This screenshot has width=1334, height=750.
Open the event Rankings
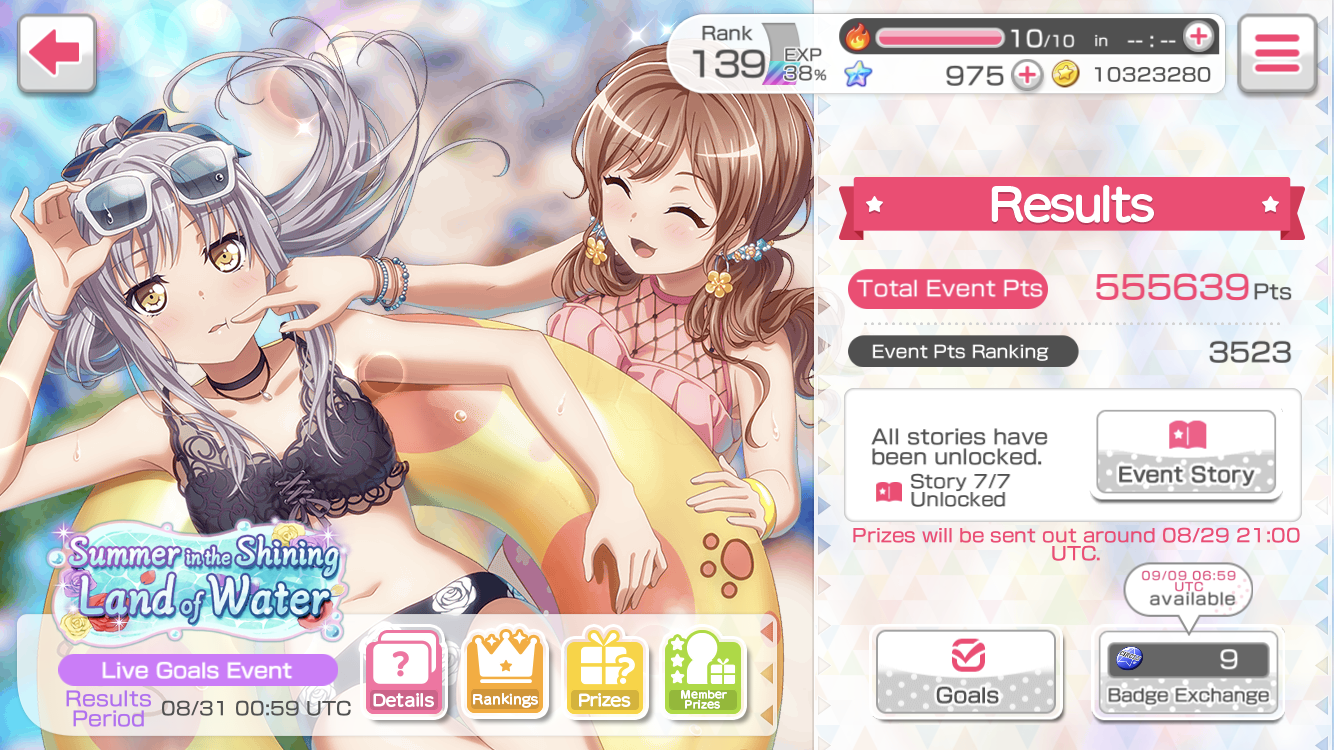[x=504, y=673]
